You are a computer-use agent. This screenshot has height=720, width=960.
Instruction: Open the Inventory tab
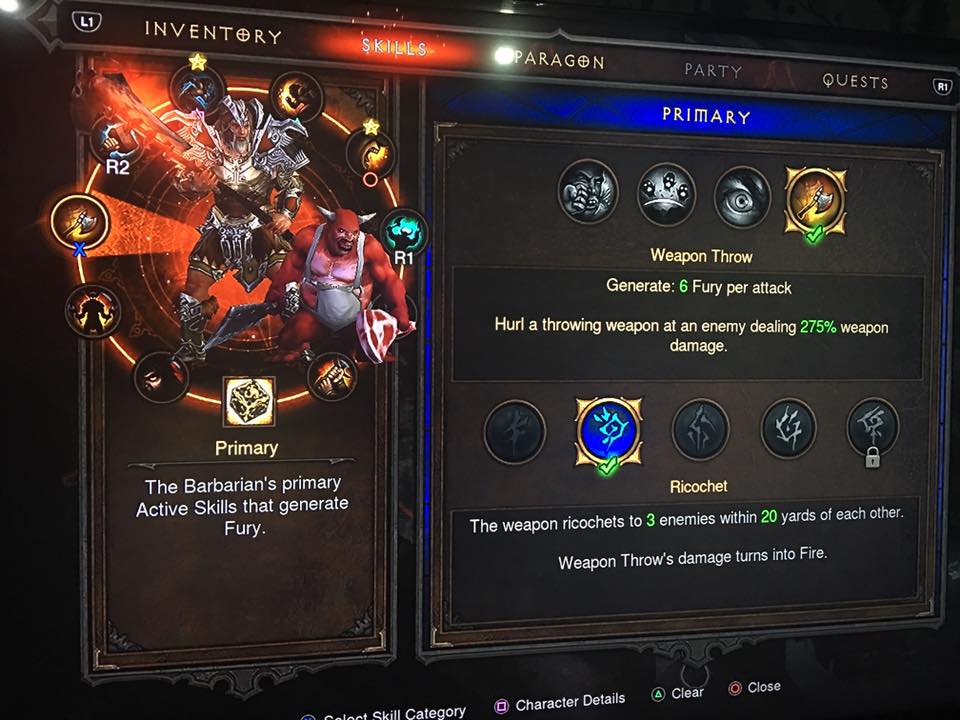(213, 31)
